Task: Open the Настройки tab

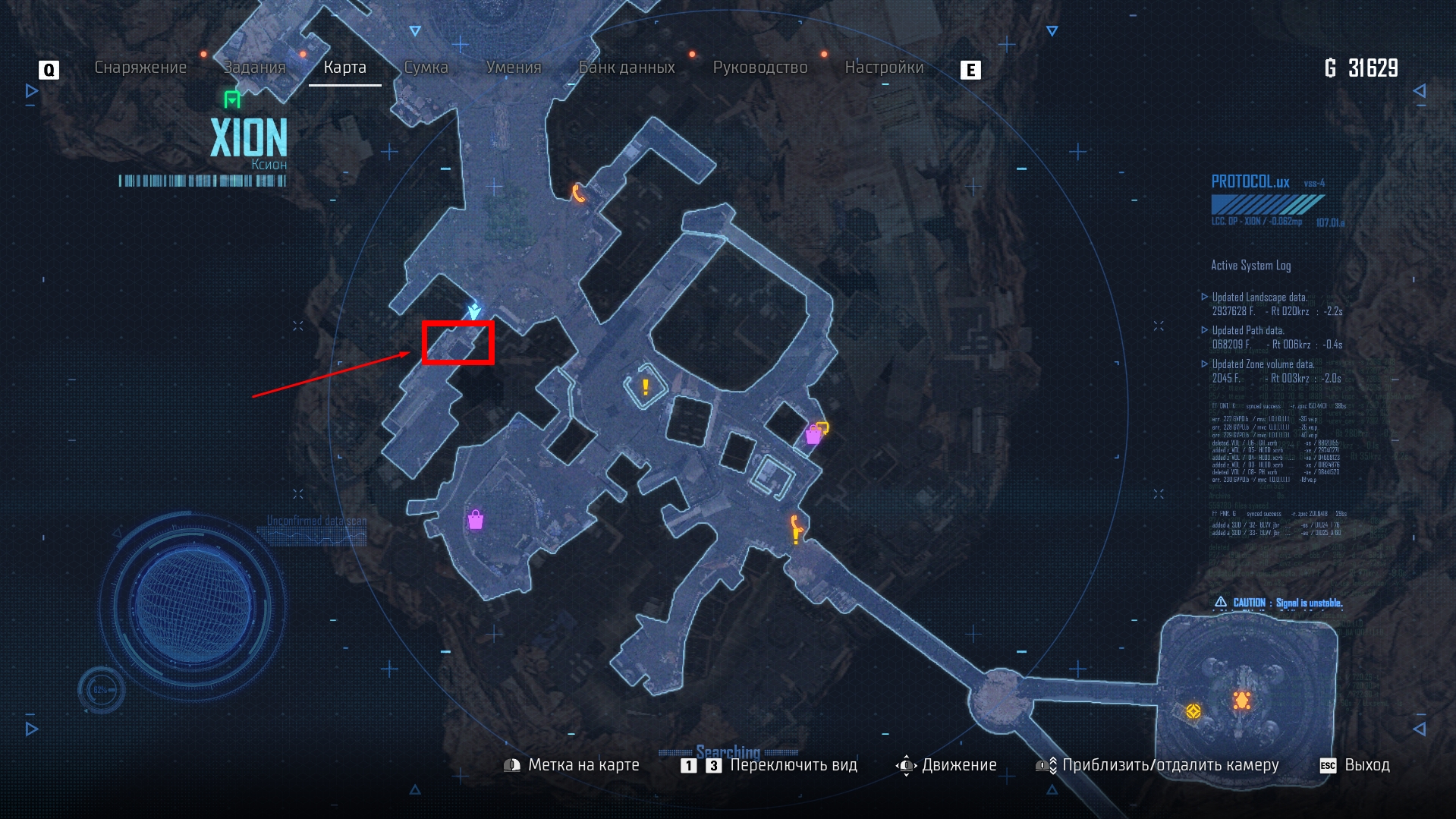Action: tap(884, 68)
